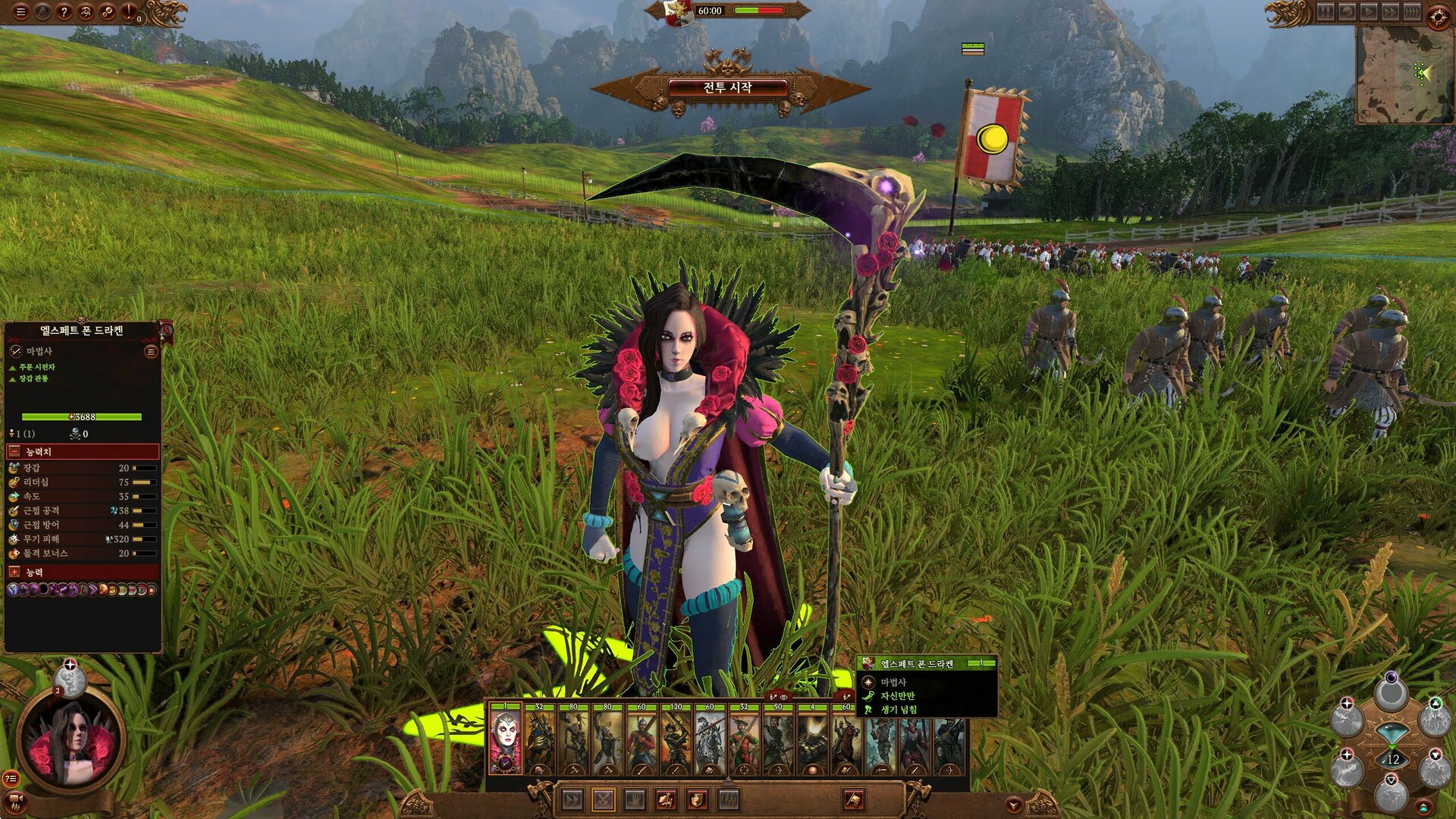Click the exclamation alert icon at top left

128,11
